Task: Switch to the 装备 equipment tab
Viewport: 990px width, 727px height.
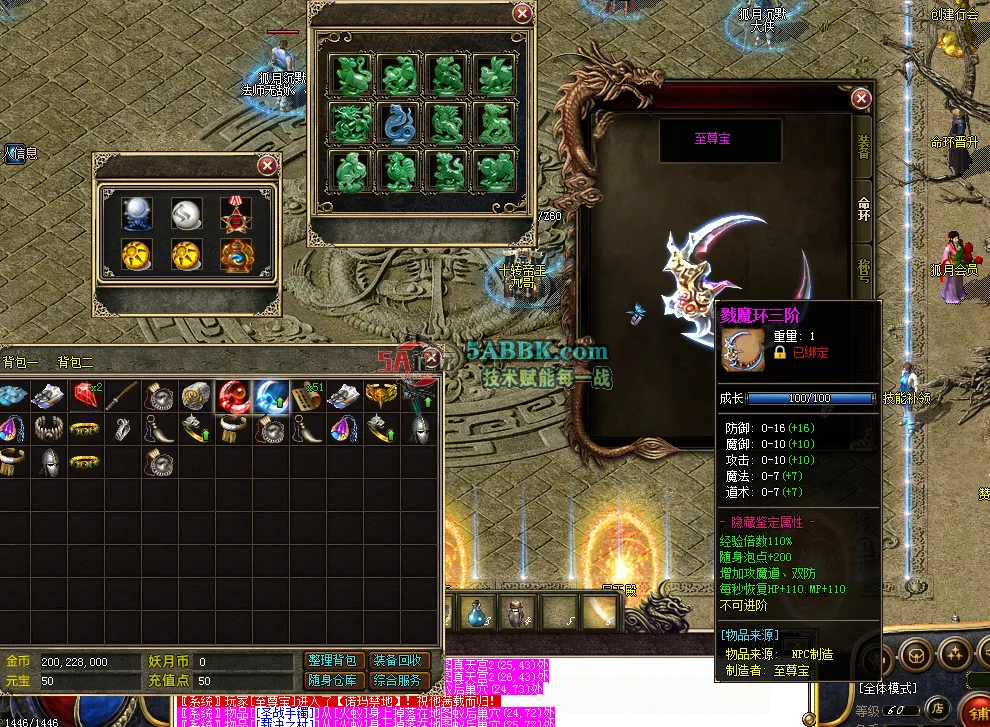Action: tap(863, 146)
